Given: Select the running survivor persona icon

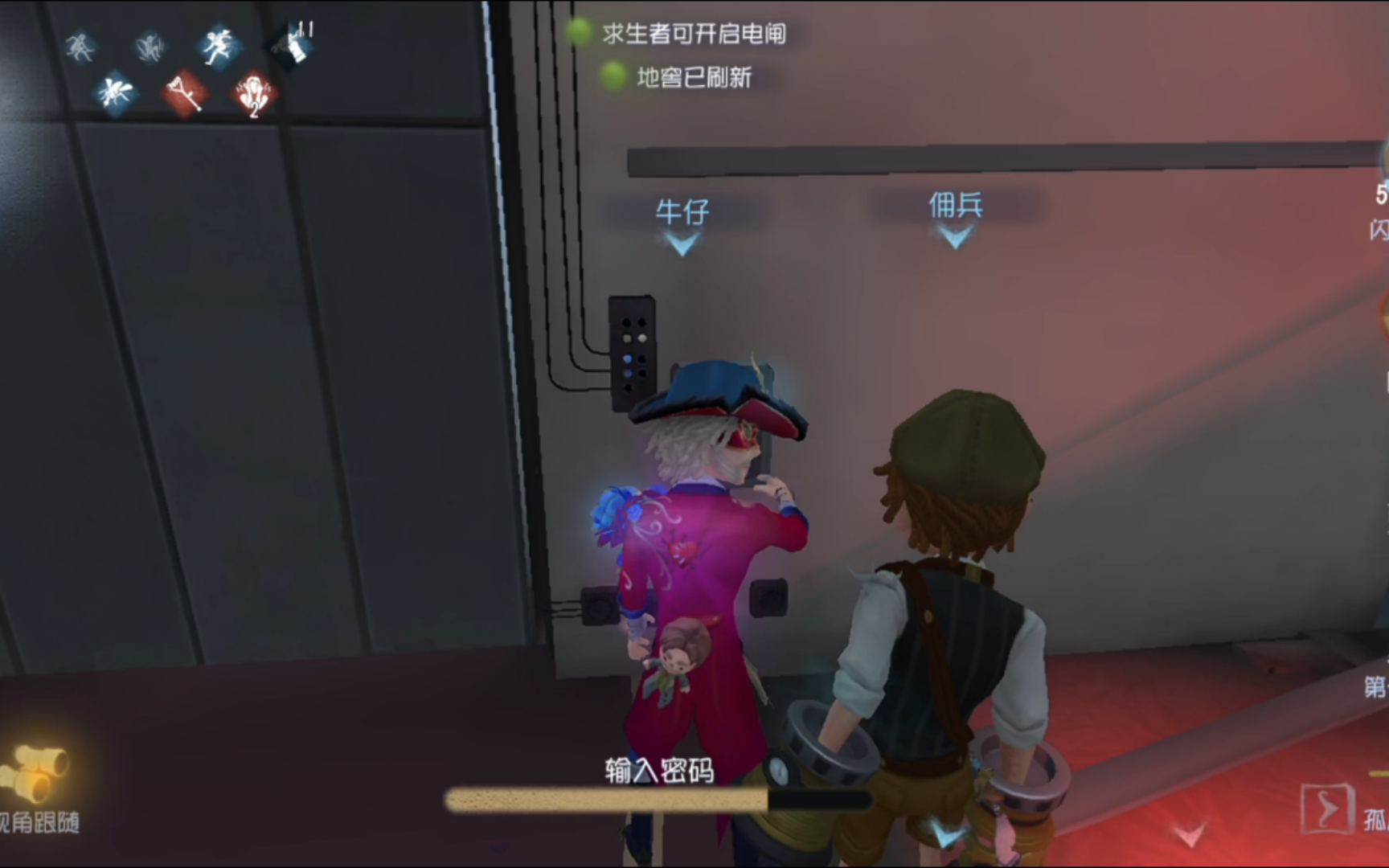Looking at the screenshot, I should [80, 47].
